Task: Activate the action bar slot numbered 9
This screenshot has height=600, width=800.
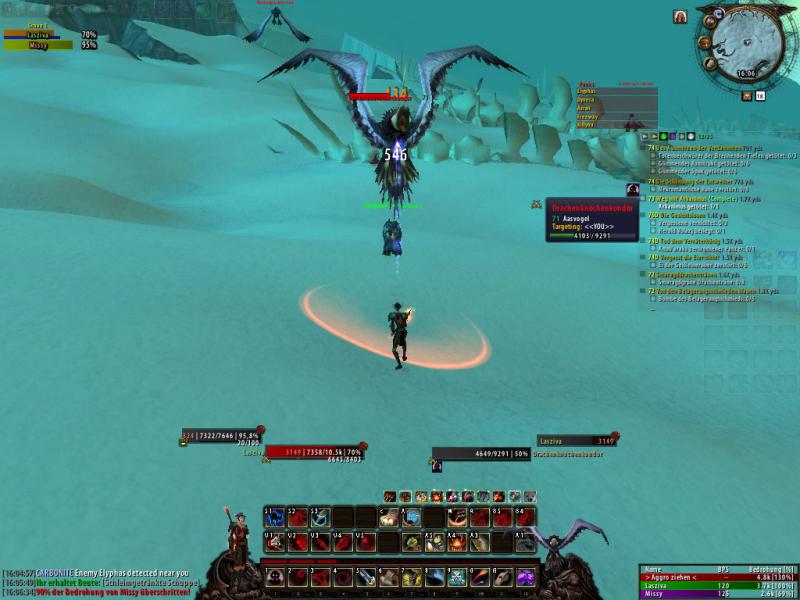Action: click(x=458, y=577)
